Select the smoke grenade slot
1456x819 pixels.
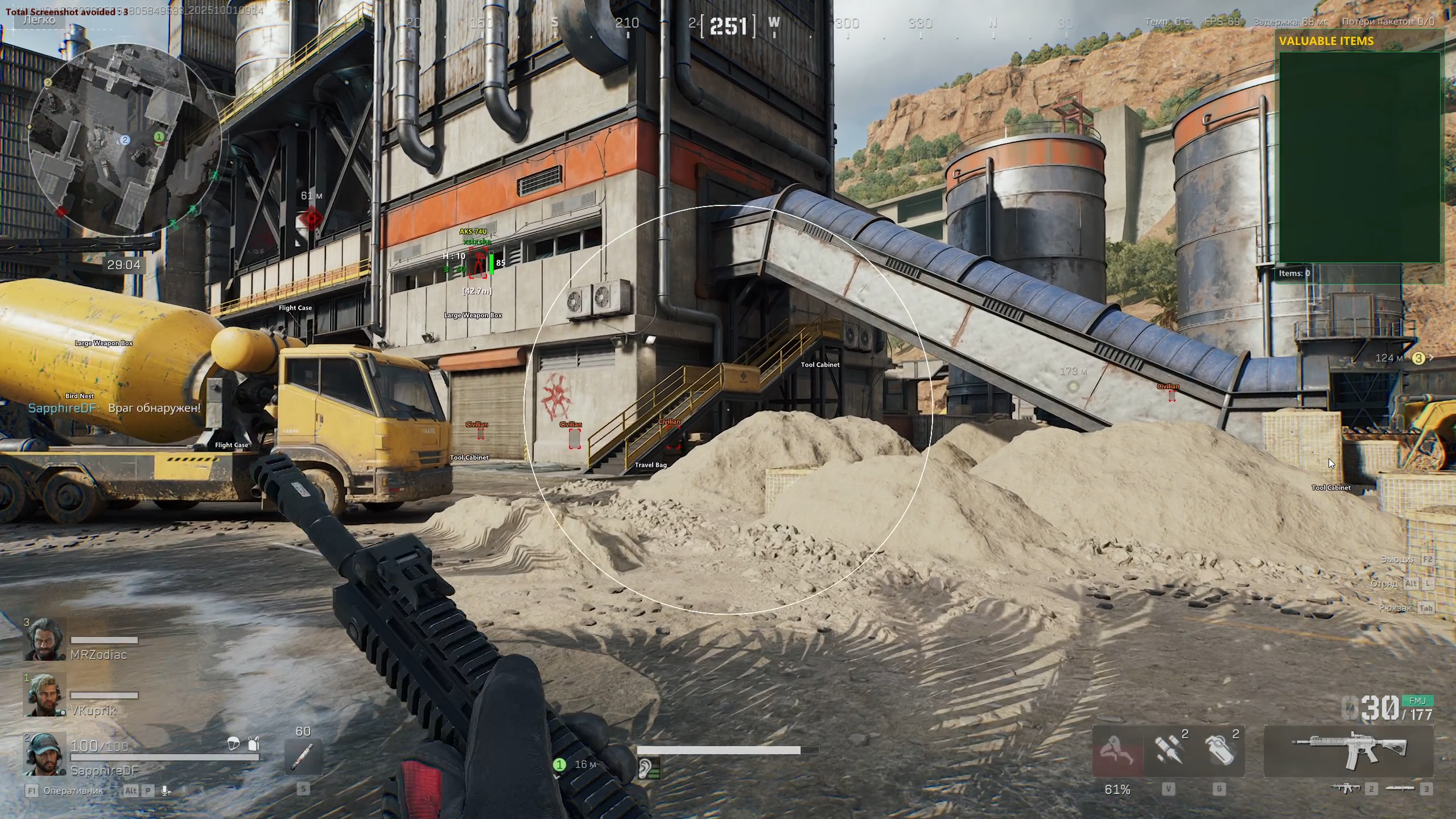1219,751
